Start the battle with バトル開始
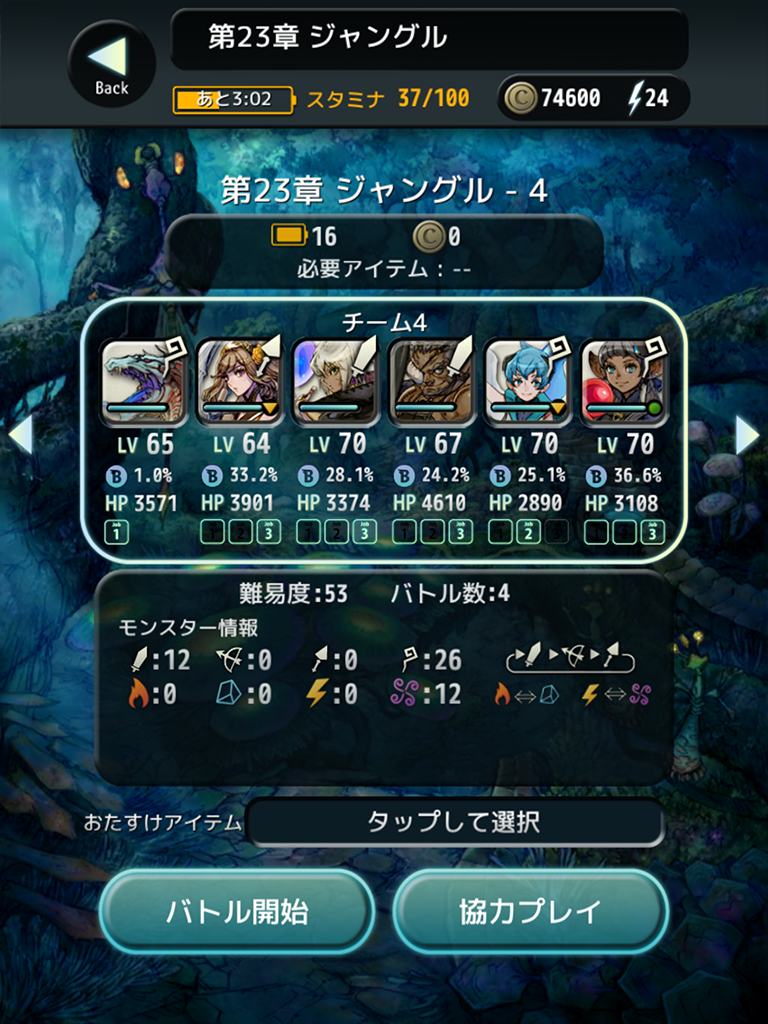 click(237, 911)
